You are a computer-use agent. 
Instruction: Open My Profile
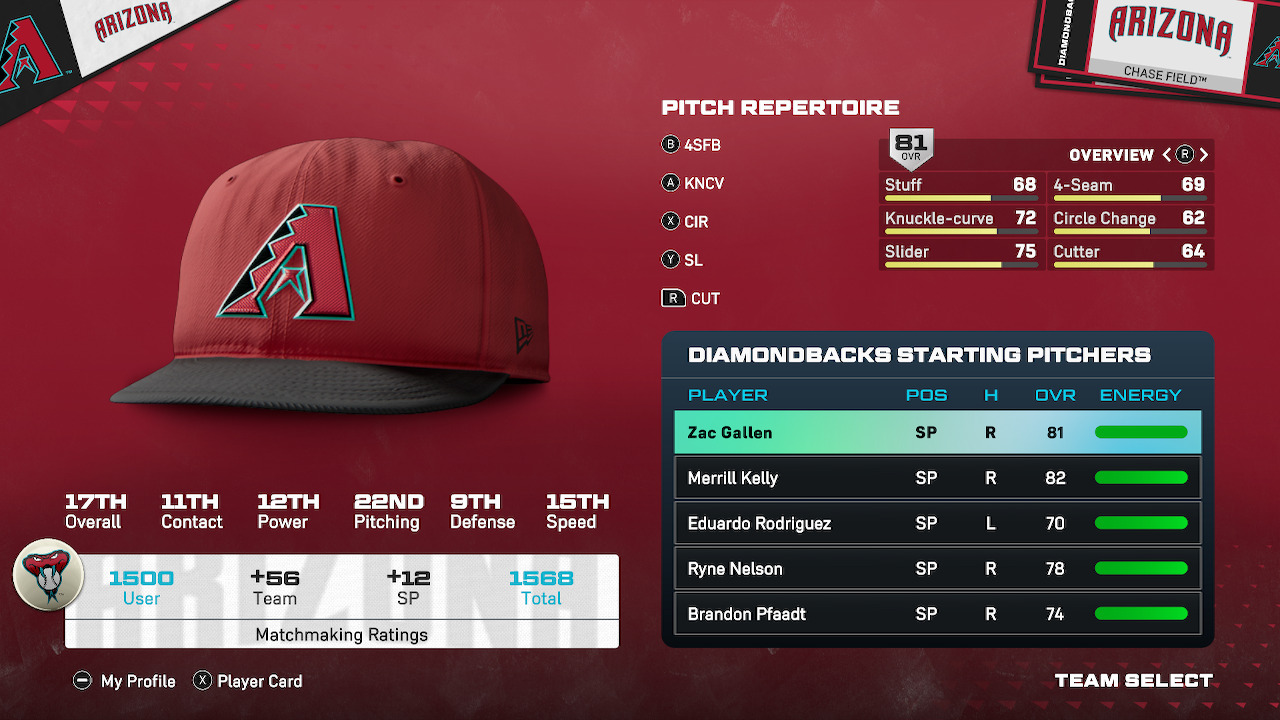click(125, 681)
